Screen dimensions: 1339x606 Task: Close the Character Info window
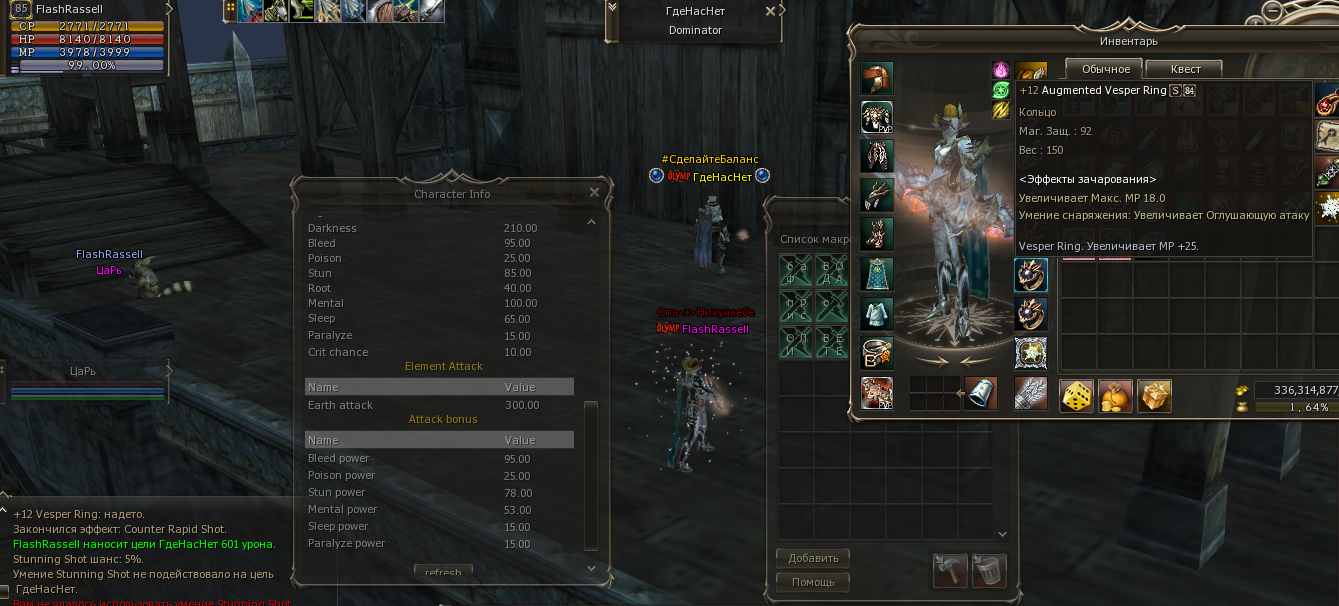[594, 193]
